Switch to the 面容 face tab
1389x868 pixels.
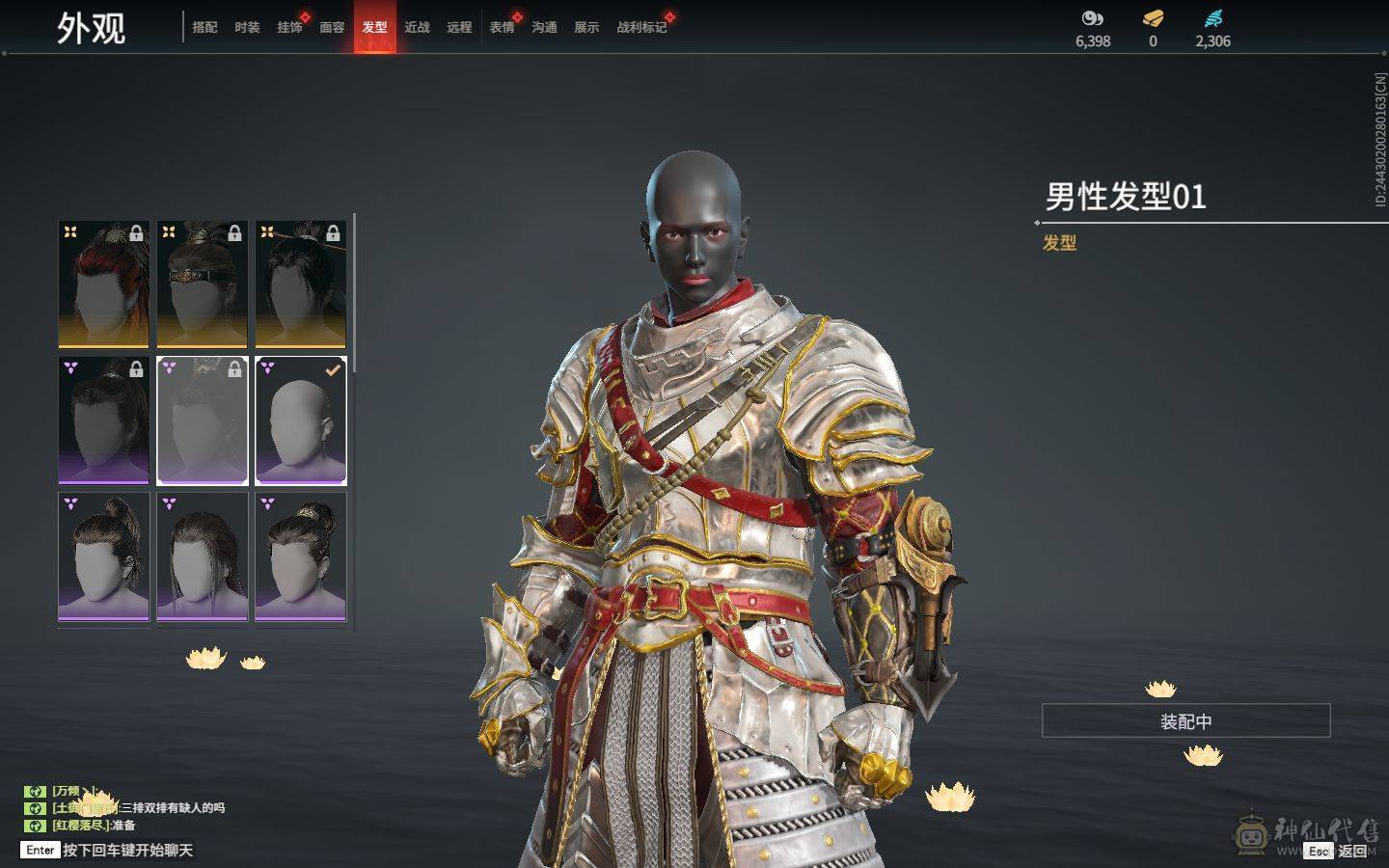(332, 27)
